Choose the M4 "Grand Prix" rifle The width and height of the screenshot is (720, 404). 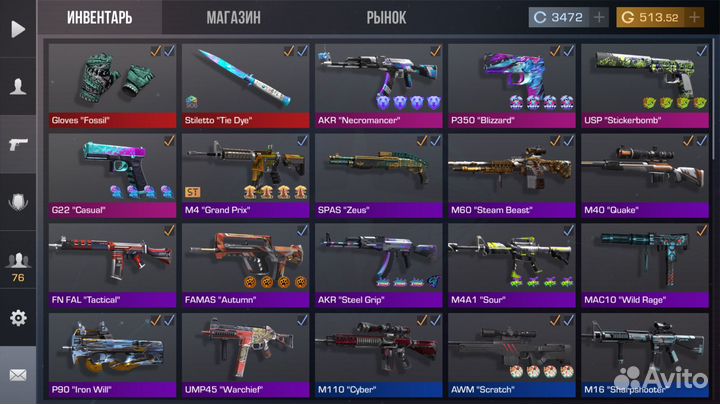[245, 174]
